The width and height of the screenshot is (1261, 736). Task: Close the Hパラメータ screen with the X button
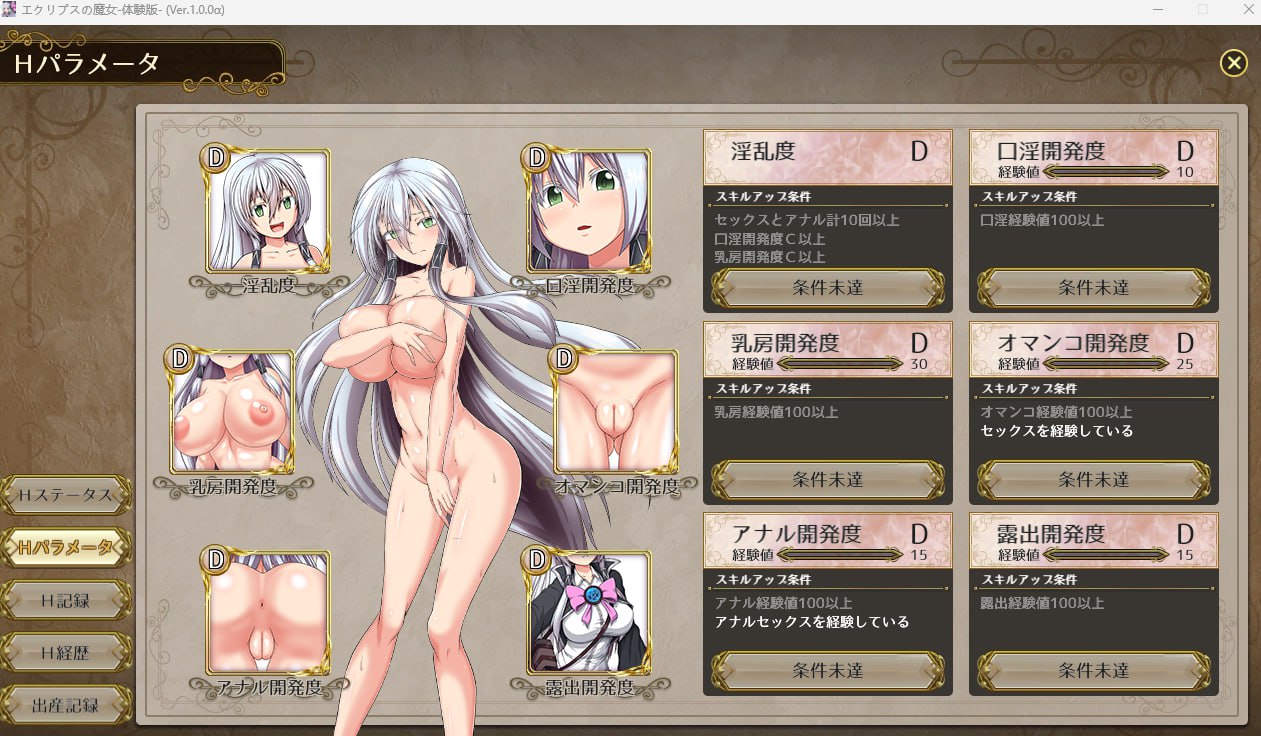click(1233, 63)
